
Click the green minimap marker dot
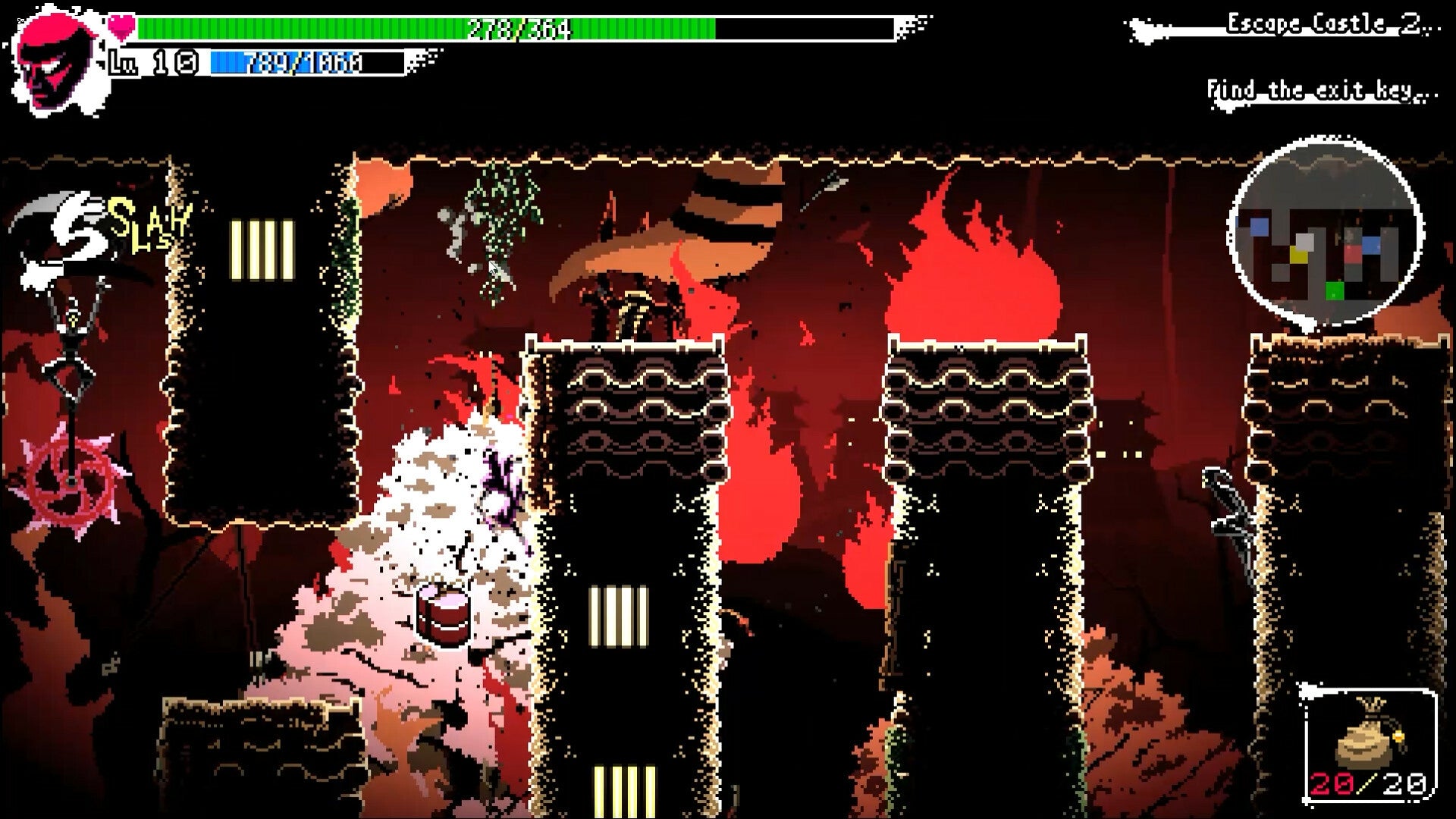1335,290
